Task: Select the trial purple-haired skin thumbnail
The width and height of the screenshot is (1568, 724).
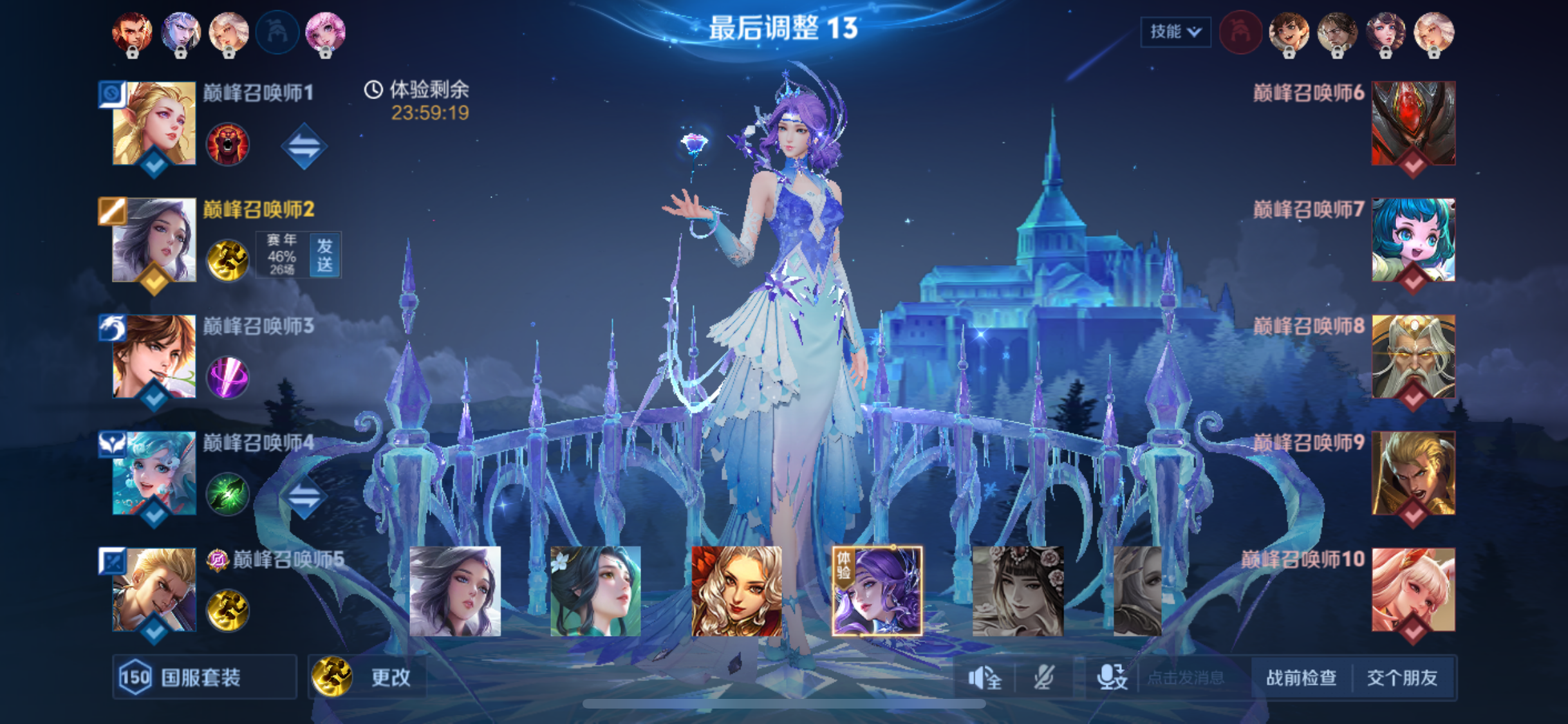Action: click(877, 591)
